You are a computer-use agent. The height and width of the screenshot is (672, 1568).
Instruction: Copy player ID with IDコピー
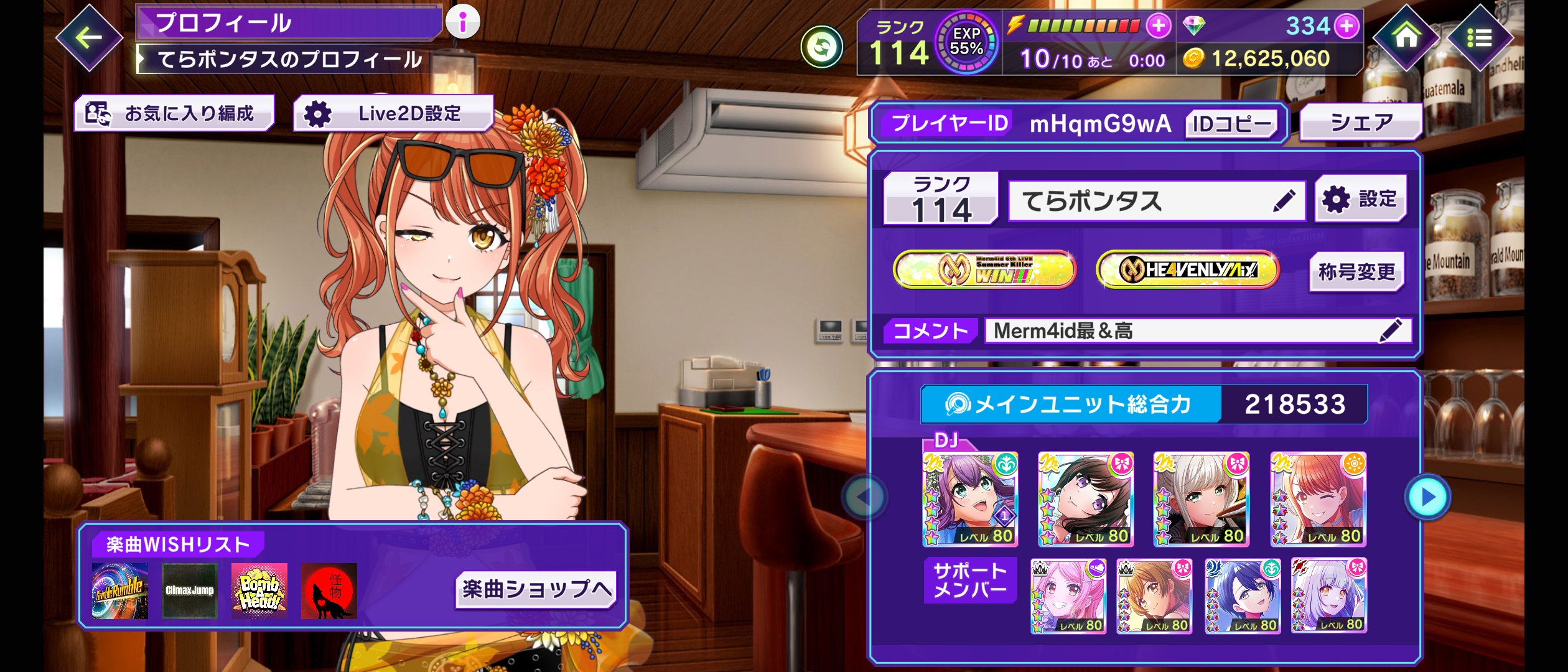1231,124
